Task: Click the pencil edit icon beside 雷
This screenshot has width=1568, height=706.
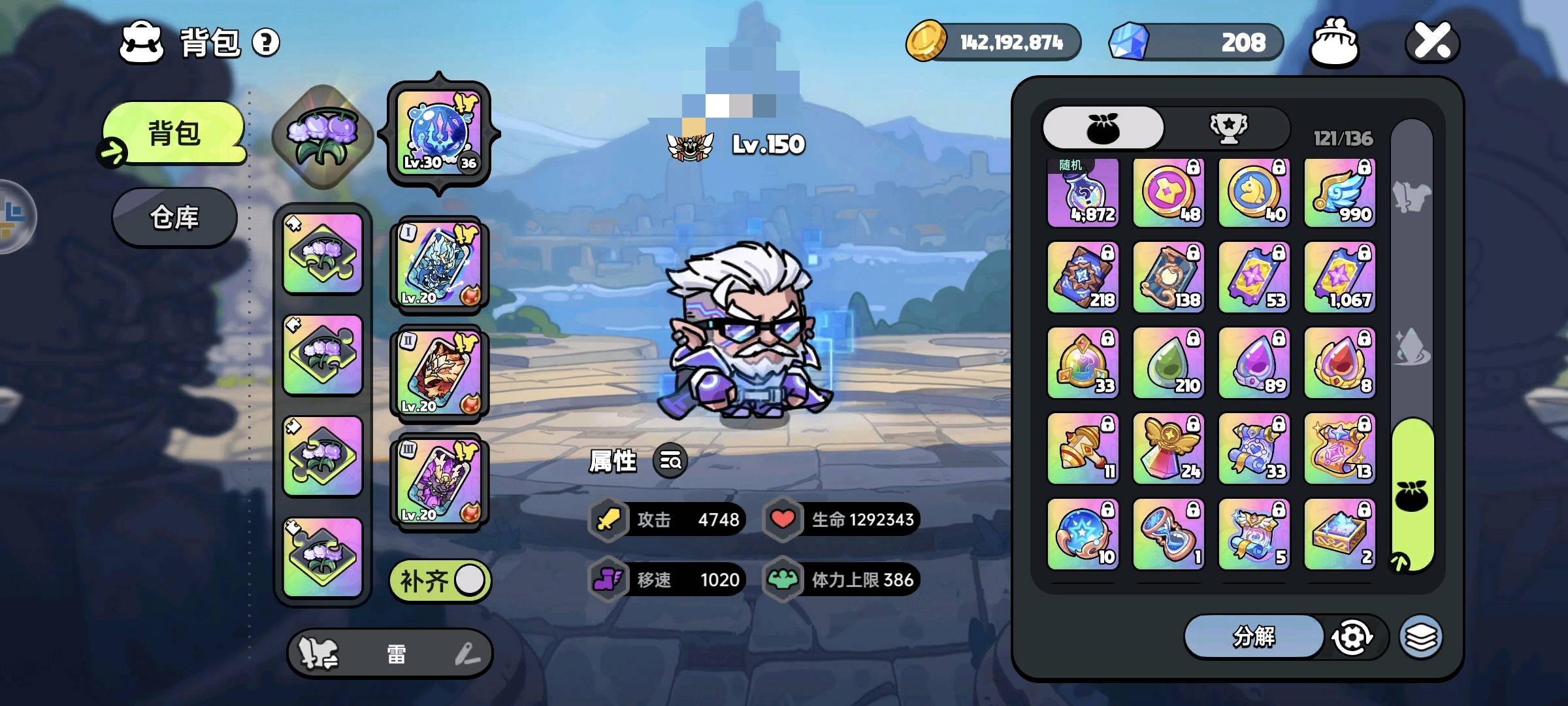Action: 466,654
